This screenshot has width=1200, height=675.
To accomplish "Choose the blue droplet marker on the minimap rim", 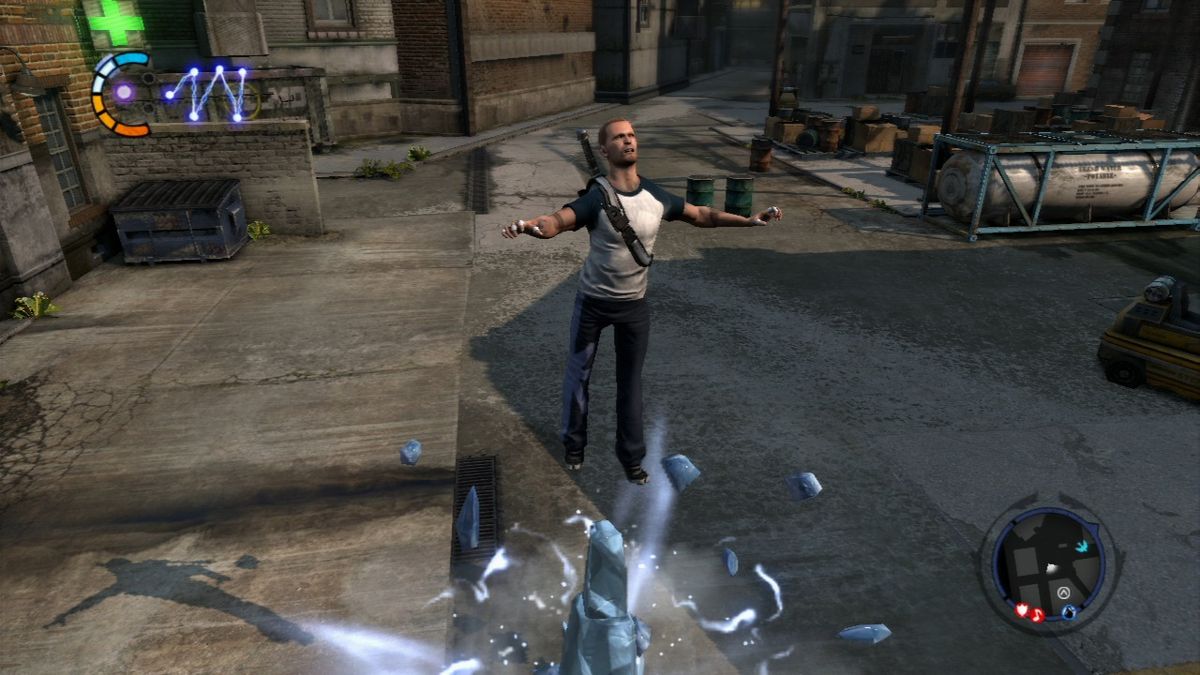I will (x=1069, y=612).
